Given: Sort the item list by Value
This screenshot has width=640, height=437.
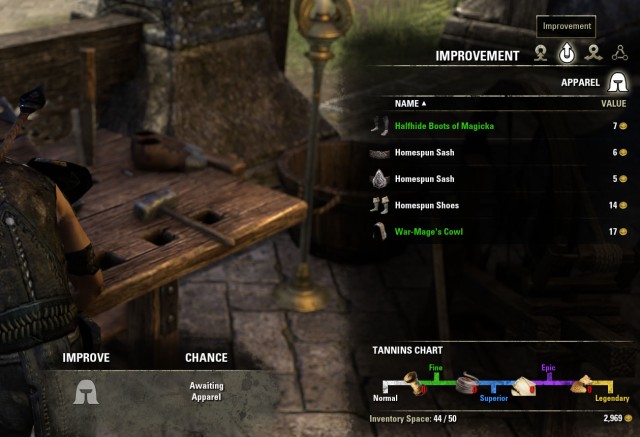Looking at the screenshot, I should coord(613,103).
